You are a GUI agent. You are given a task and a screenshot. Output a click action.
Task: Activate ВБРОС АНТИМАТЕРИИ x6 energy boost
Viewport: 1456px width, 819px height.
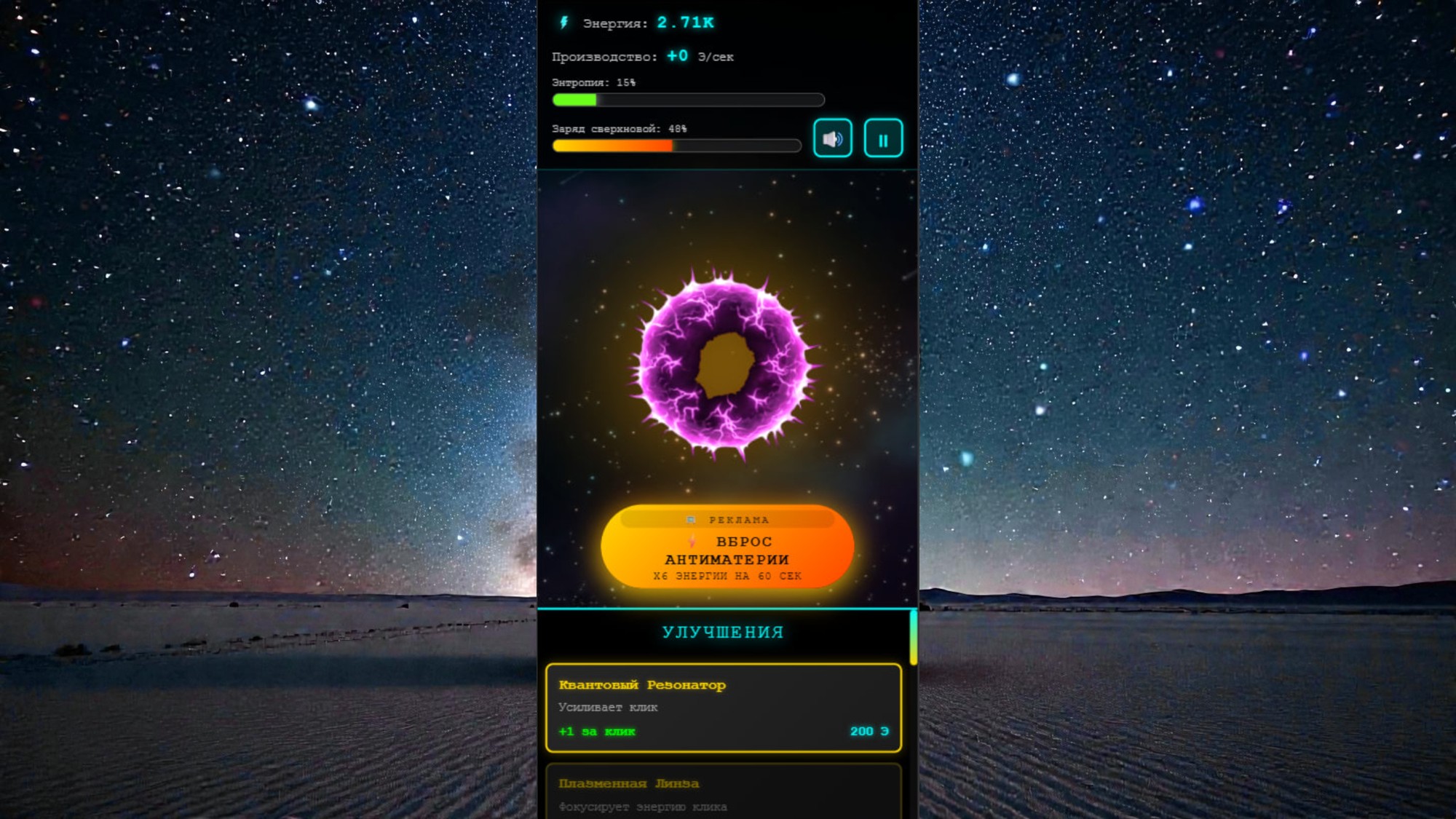coord(728,551)
